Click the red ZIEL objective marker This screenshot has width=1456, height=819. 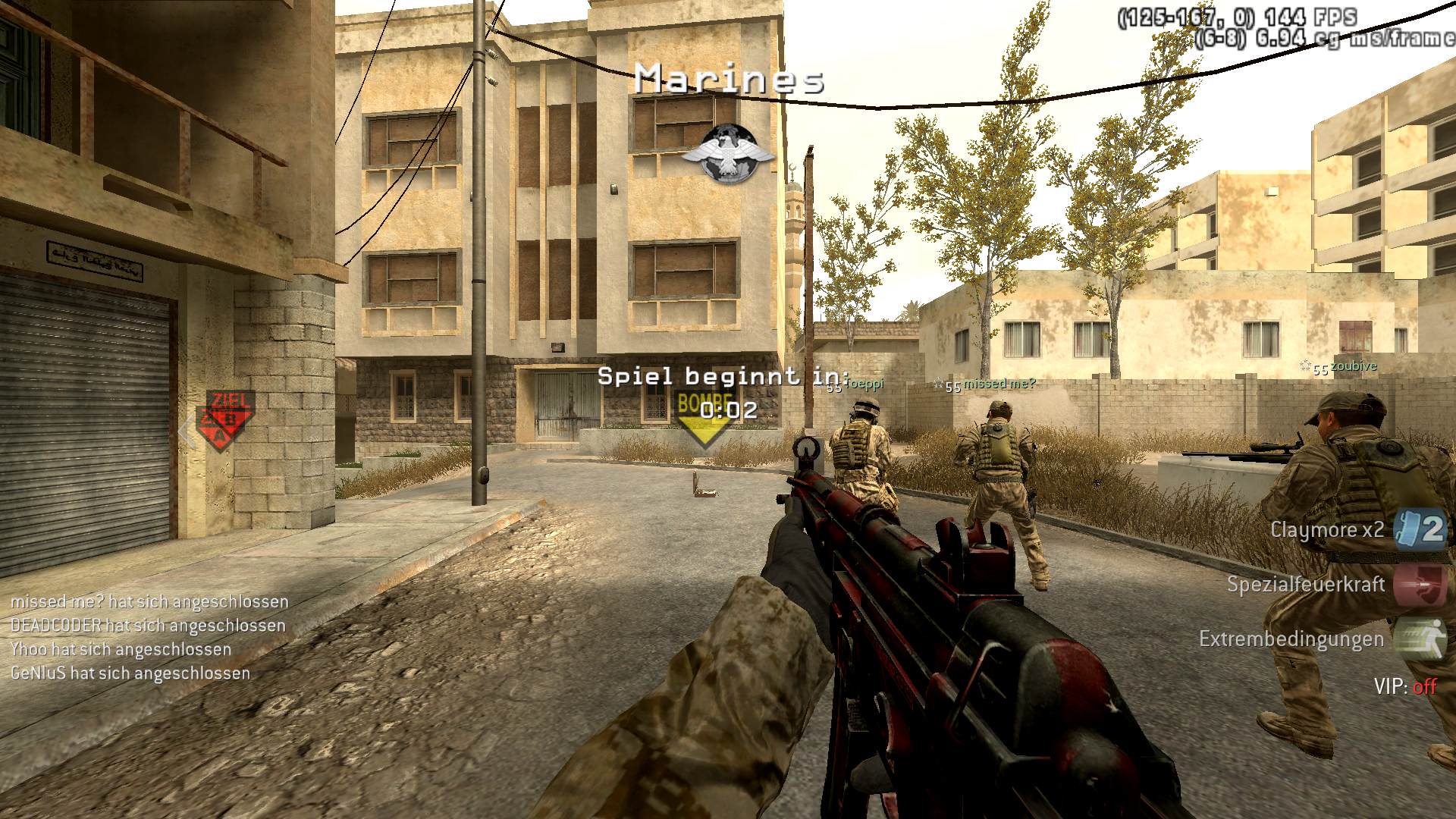point(224,420)
